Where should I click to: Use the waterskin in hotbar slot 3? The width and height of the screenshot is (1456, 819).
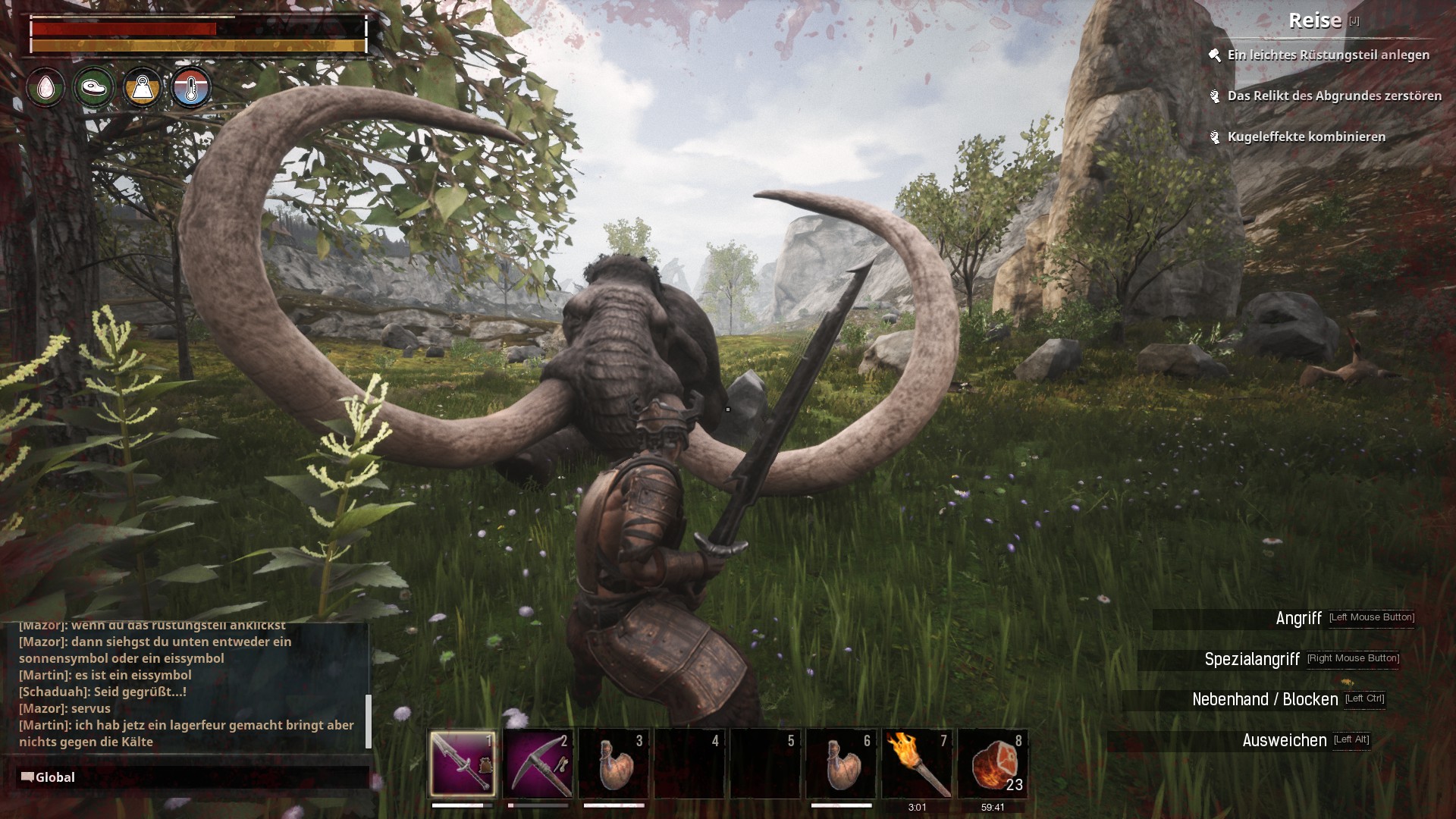click(614, 764)
